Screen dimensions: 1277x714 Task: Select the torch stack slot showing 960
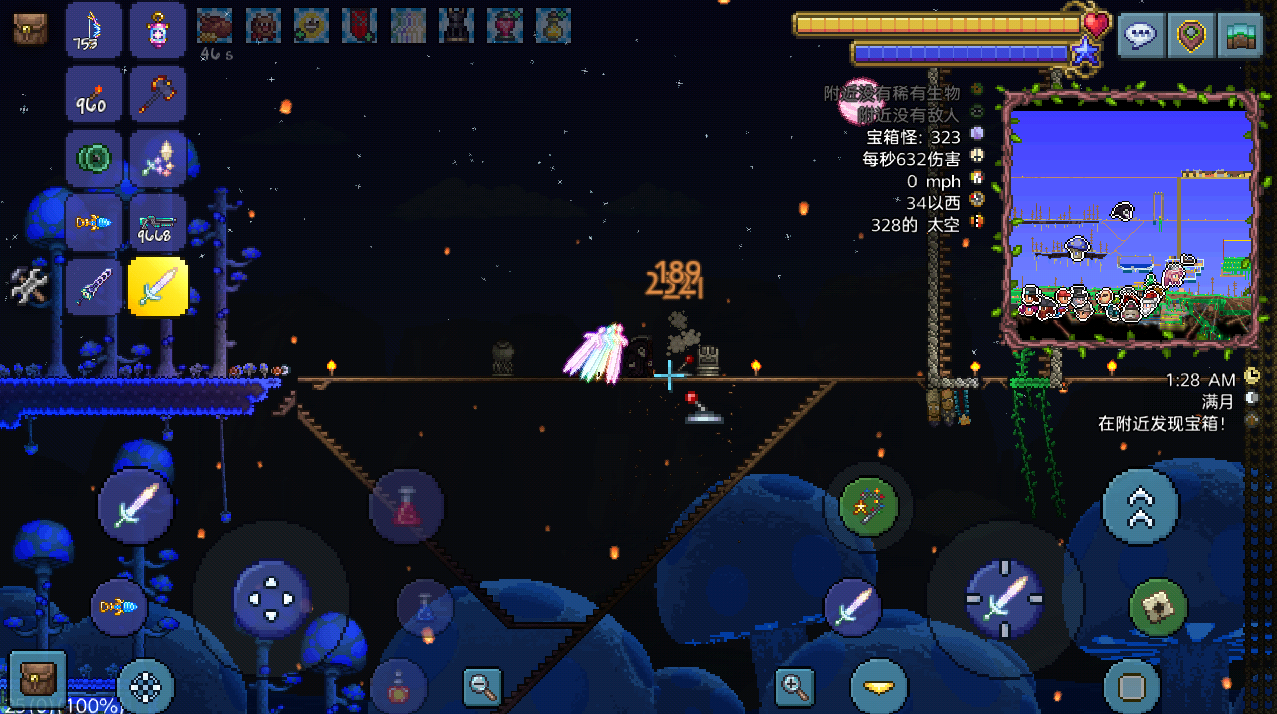94,96
